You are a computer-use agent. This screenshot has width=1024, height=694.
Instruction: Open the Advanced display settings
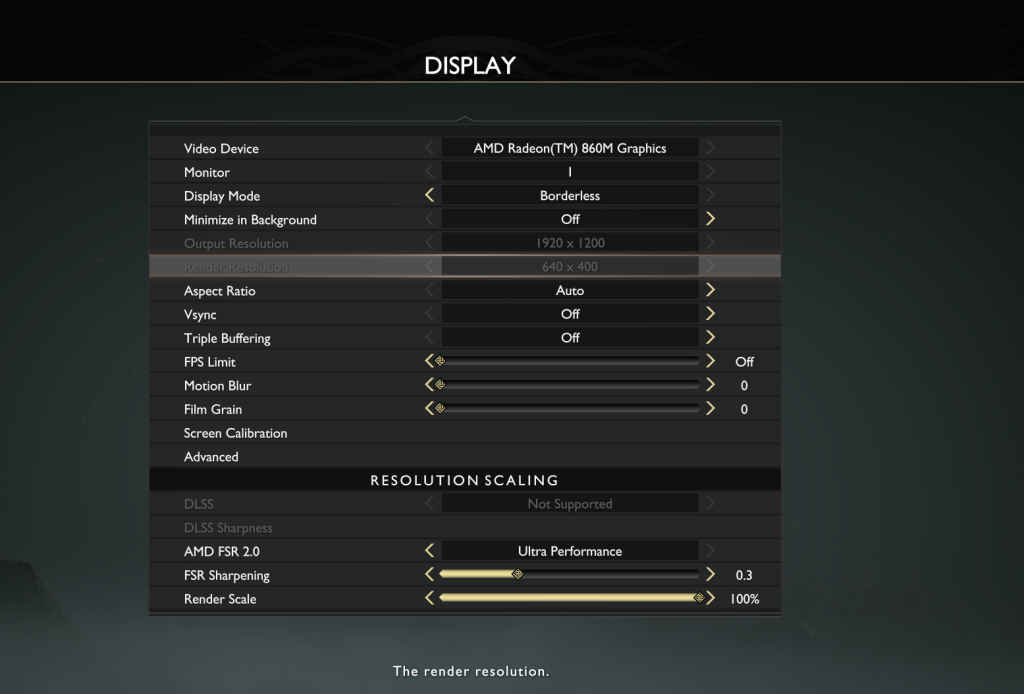[211, 457]
